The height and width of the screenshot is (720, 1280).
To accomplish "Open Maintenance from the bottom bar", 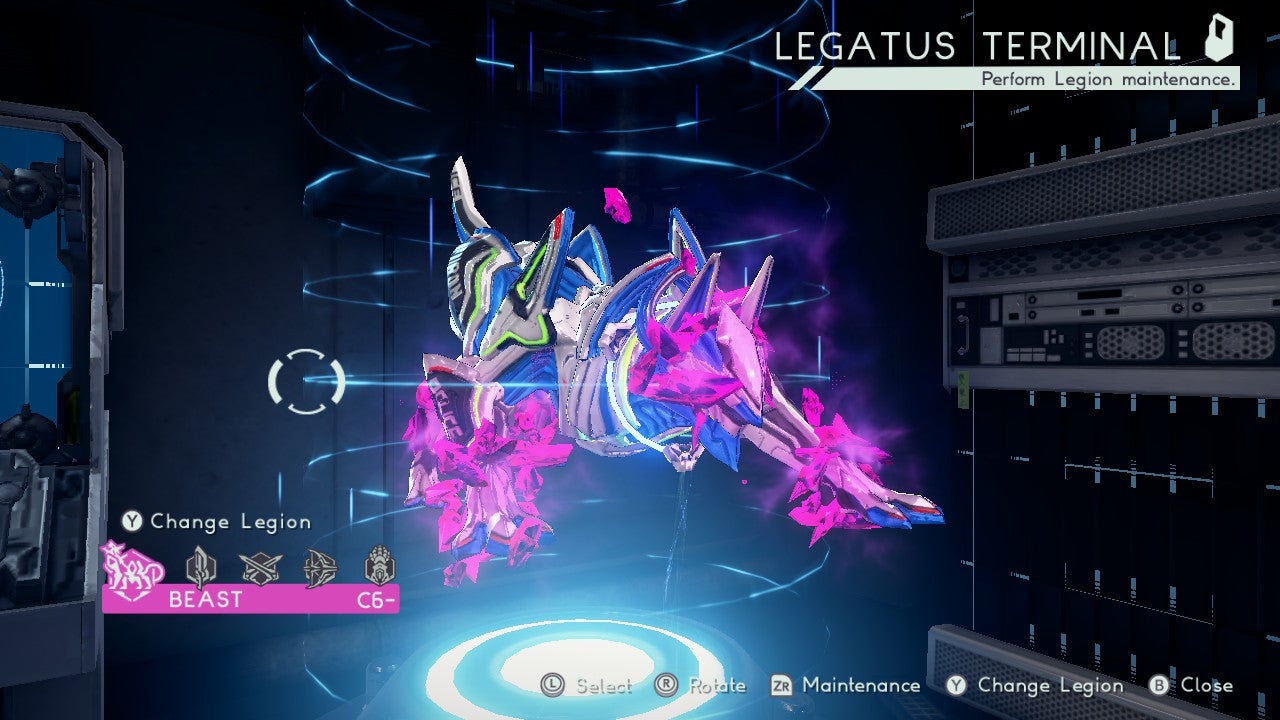I will tap(846, 686).
